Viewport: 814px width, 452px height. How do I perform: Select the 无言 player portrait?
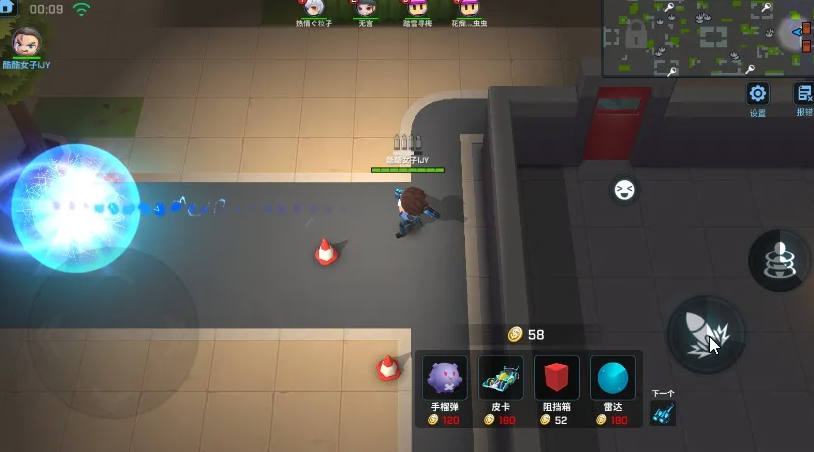(x=366, y=9)
